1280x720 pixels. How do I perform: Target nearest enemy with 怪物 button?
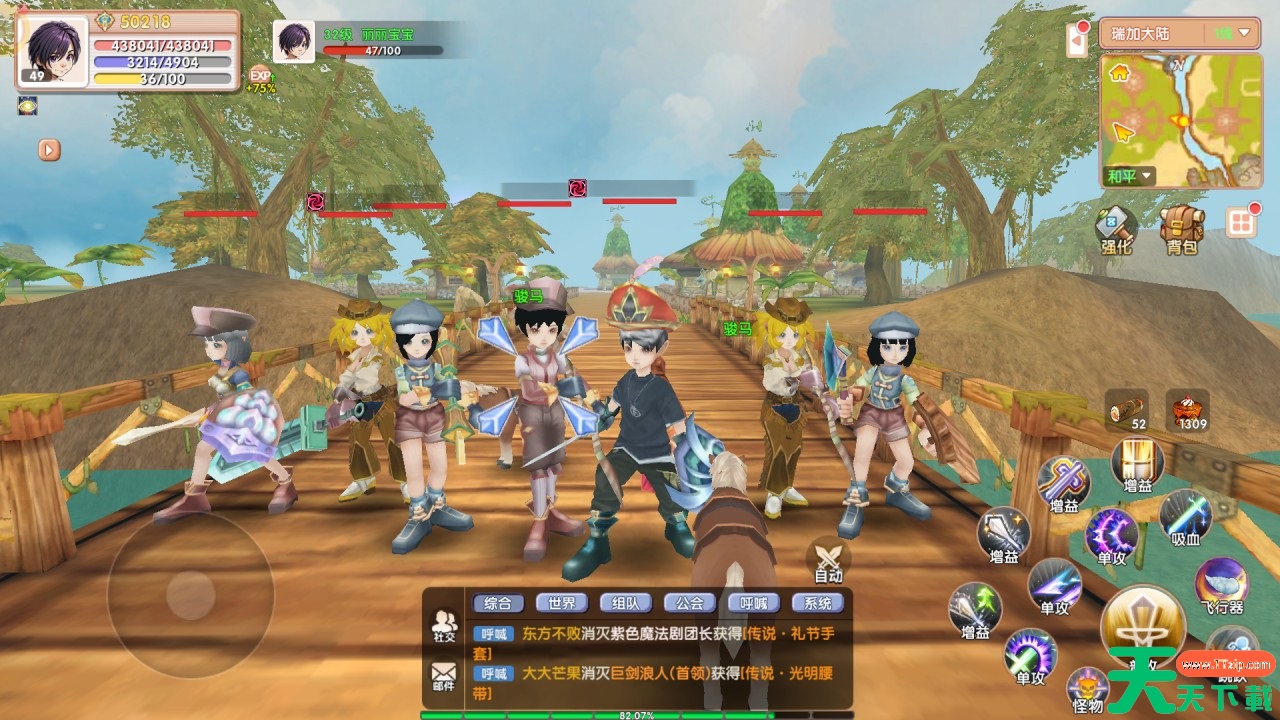pyautogui.click(x=1087, y=688)
